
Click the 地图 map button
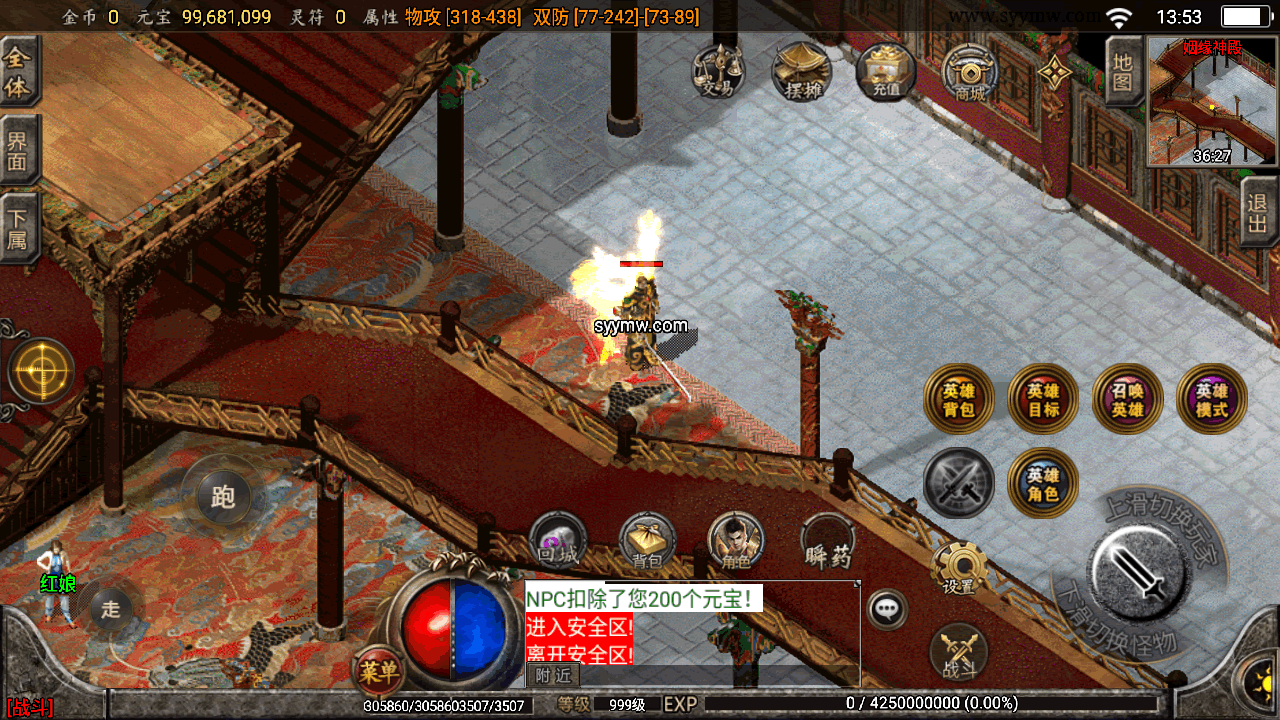1123,71
